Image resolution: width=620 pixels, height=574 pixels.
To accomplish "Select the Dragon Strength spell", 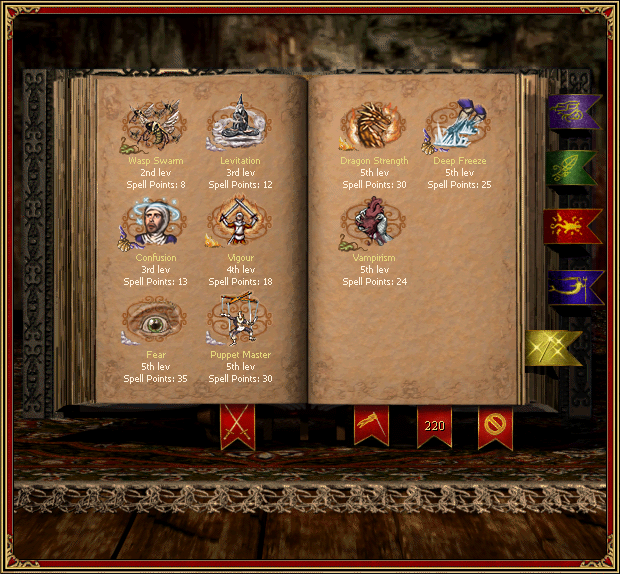I will 374,125.
